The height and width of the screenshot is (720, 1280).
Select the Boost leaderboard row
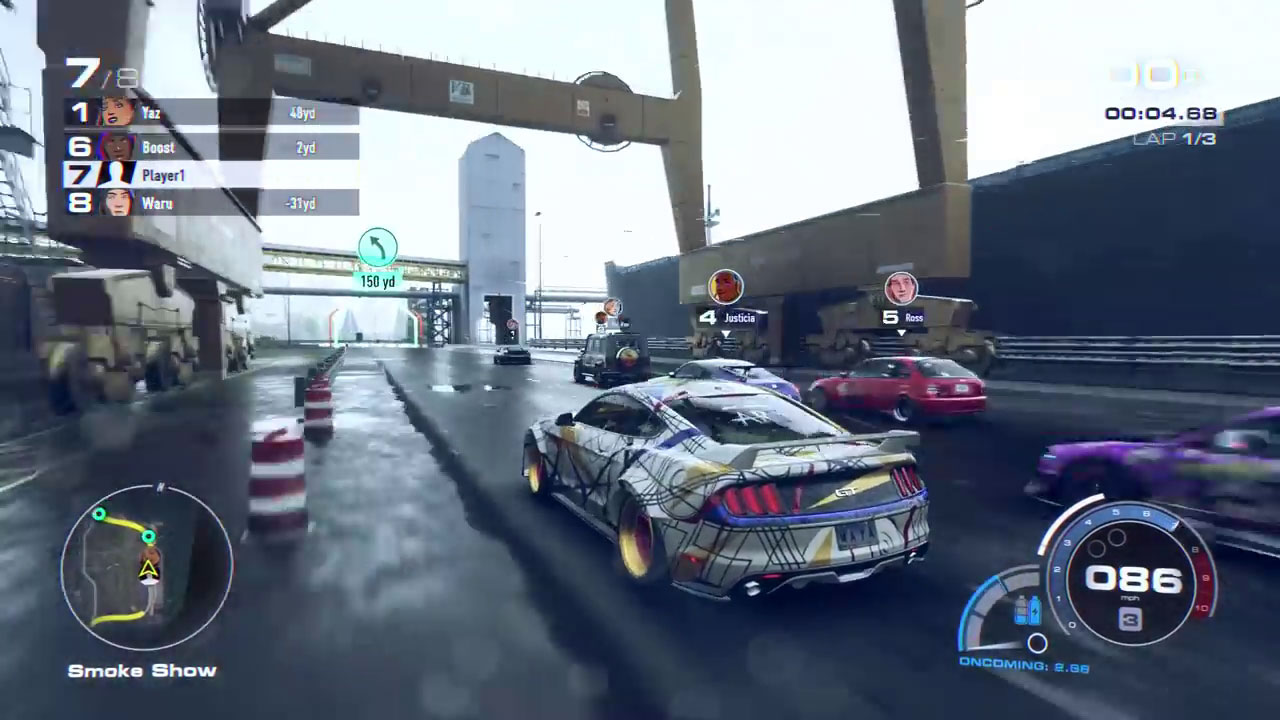[212, 147]
